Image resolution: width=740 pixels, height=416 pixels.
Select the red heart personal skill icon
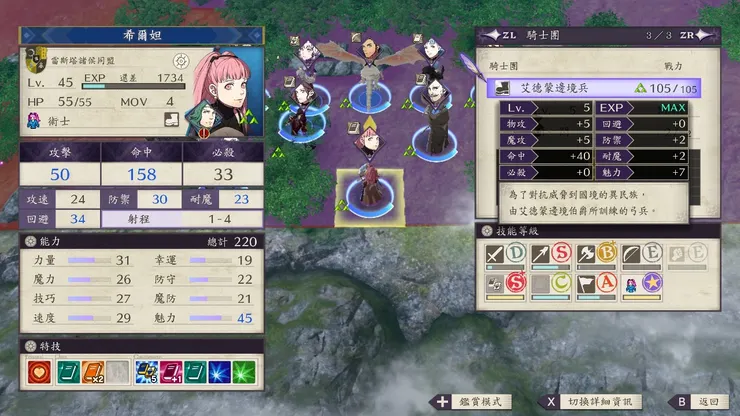(40, 372)
